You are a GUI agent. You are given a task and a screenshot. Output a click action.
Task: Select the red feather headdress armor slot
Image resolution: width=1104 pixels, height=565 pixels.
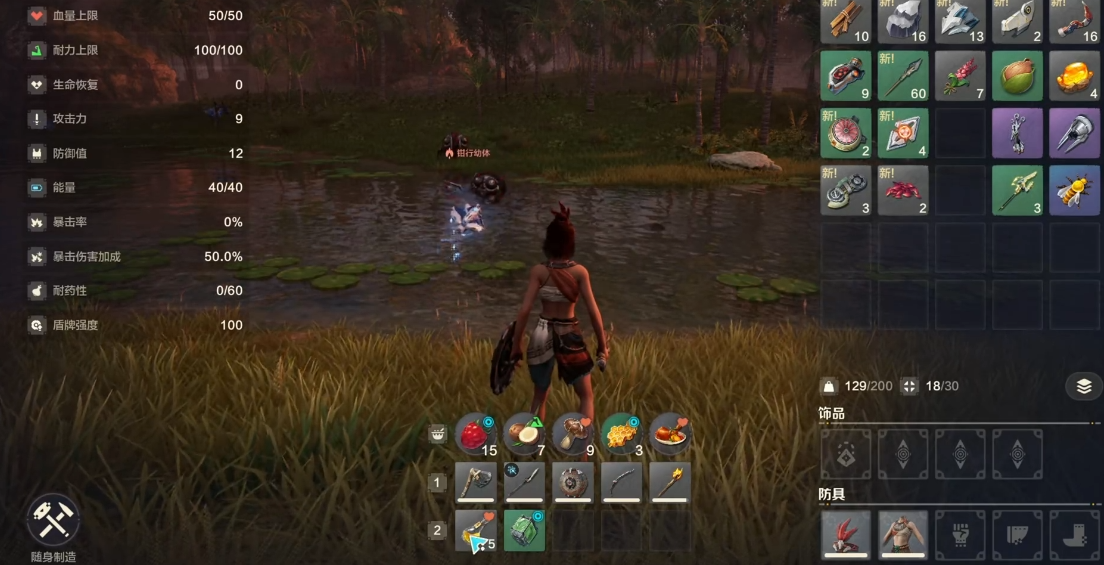point(845,535)
